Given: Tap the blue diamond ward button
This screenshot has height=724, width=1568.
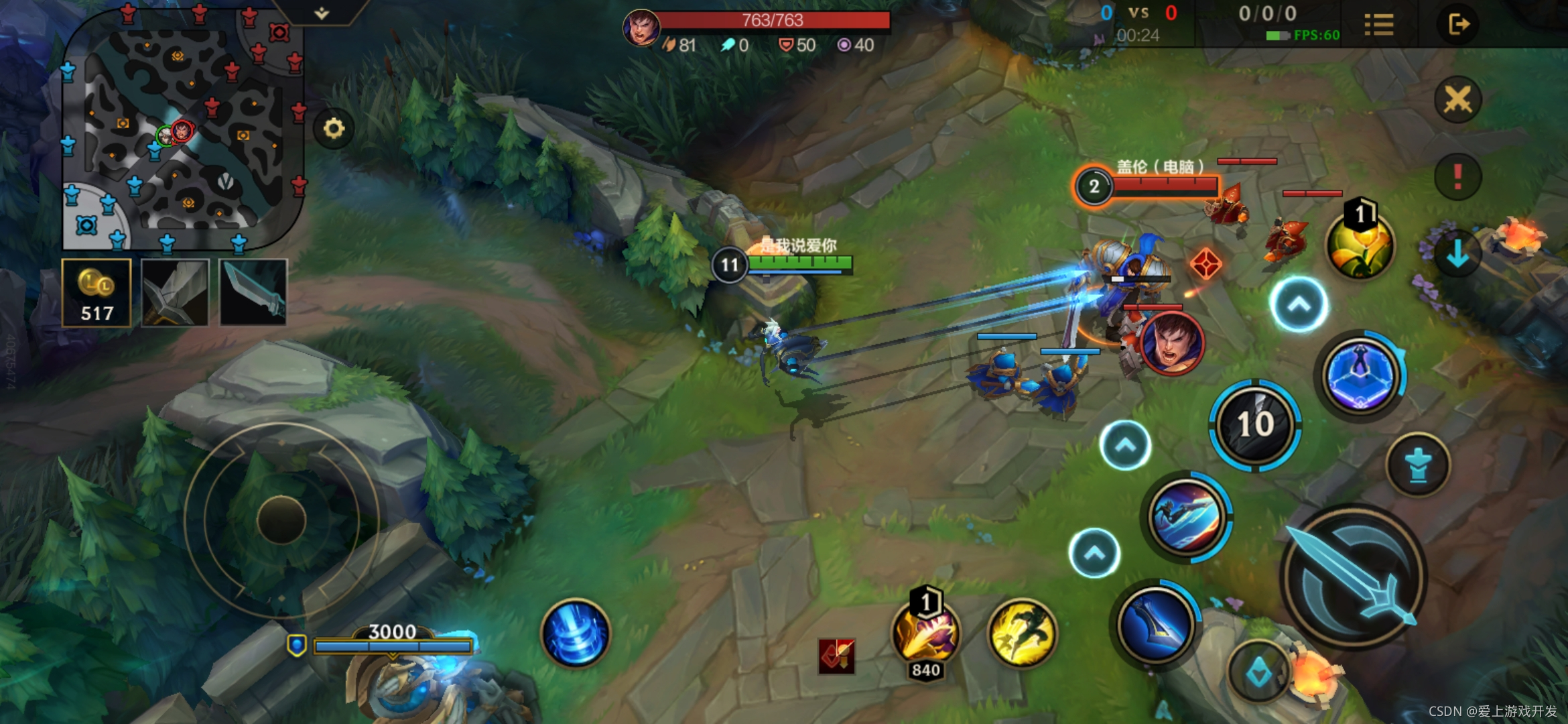Looking at the screenshot, I should (1258, 672).
